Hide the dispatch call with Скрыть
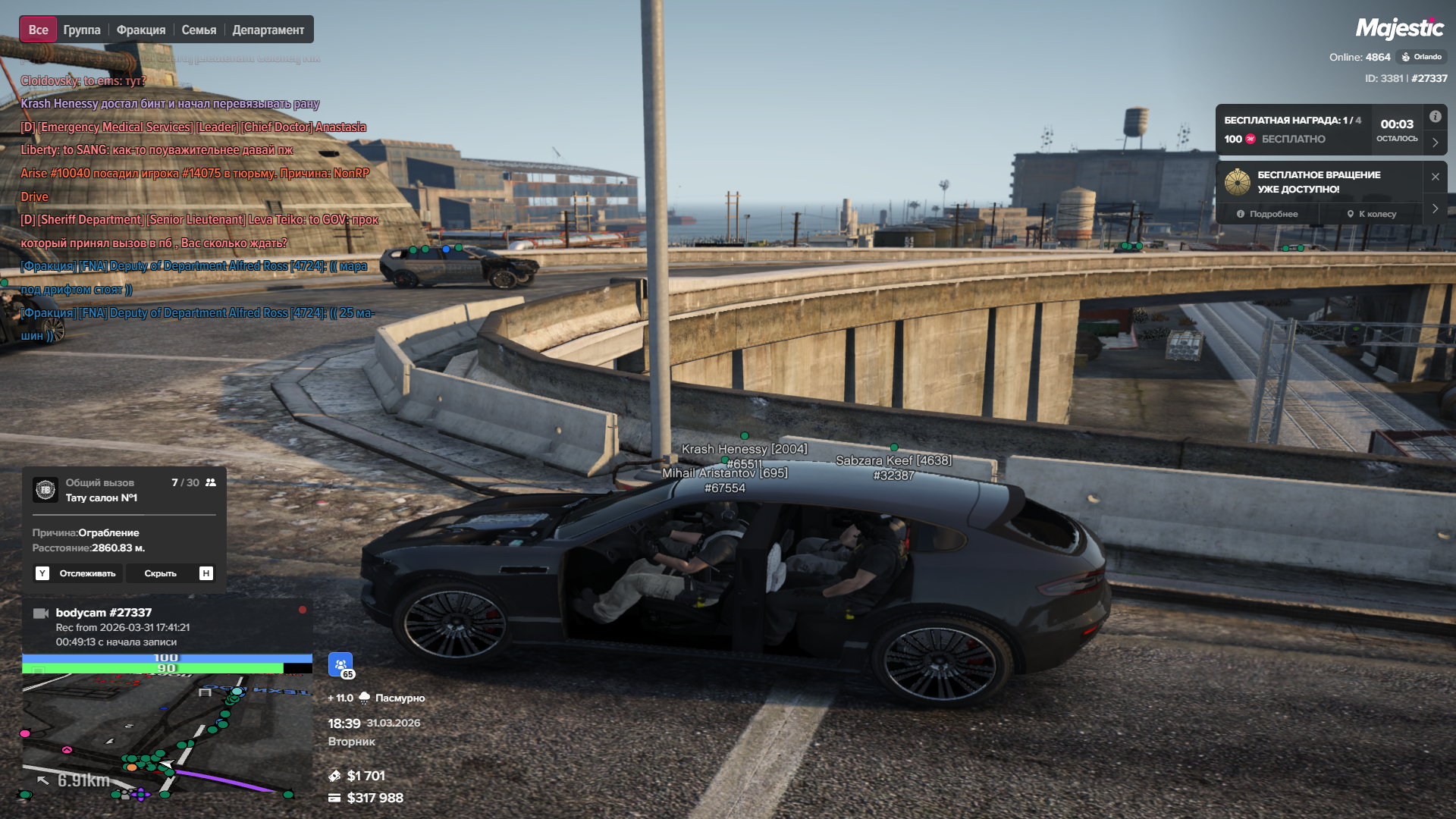Viewport: 1456px width, 819px height. point(170,573)
